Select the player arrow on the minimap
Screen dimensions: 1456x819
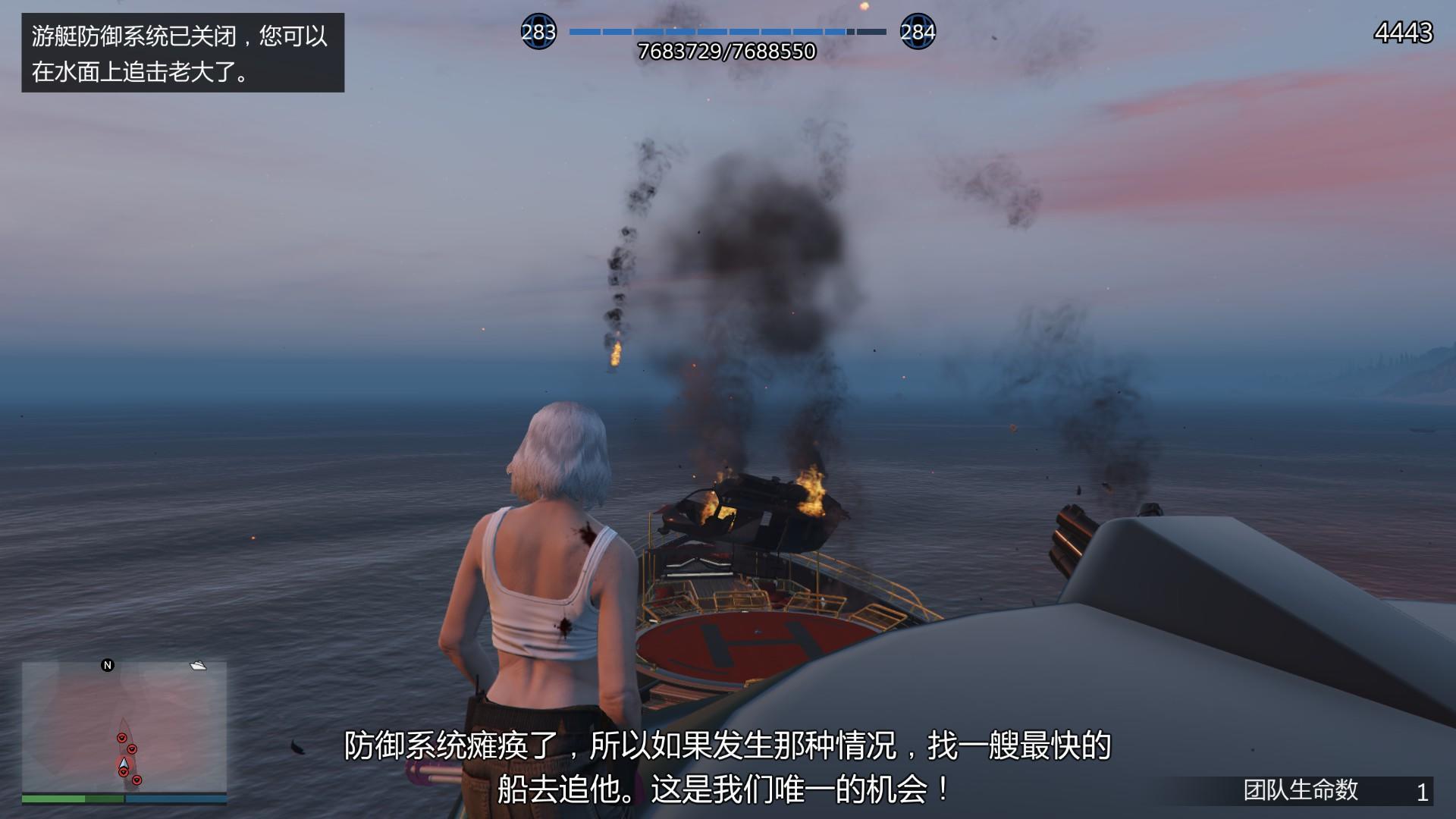click(x=124, y=763)
